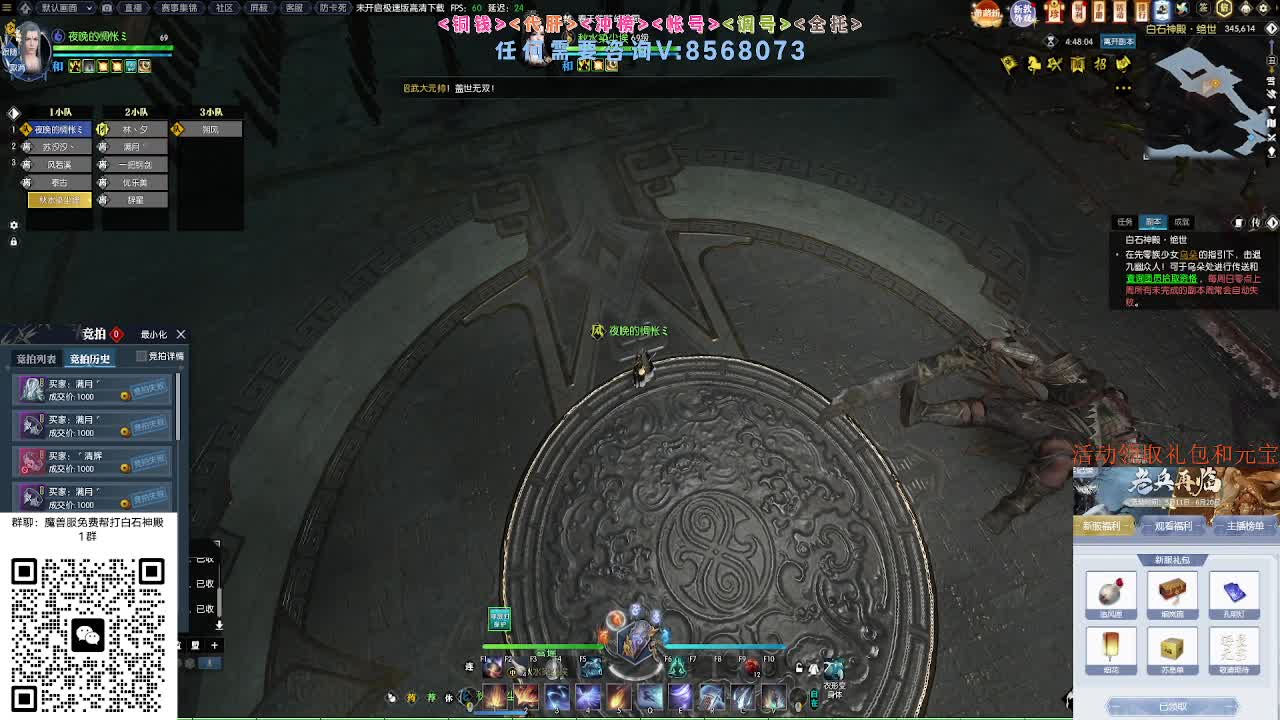
Task: Click the 离开副本 leave dungeon button
Action: (1120, 43)
